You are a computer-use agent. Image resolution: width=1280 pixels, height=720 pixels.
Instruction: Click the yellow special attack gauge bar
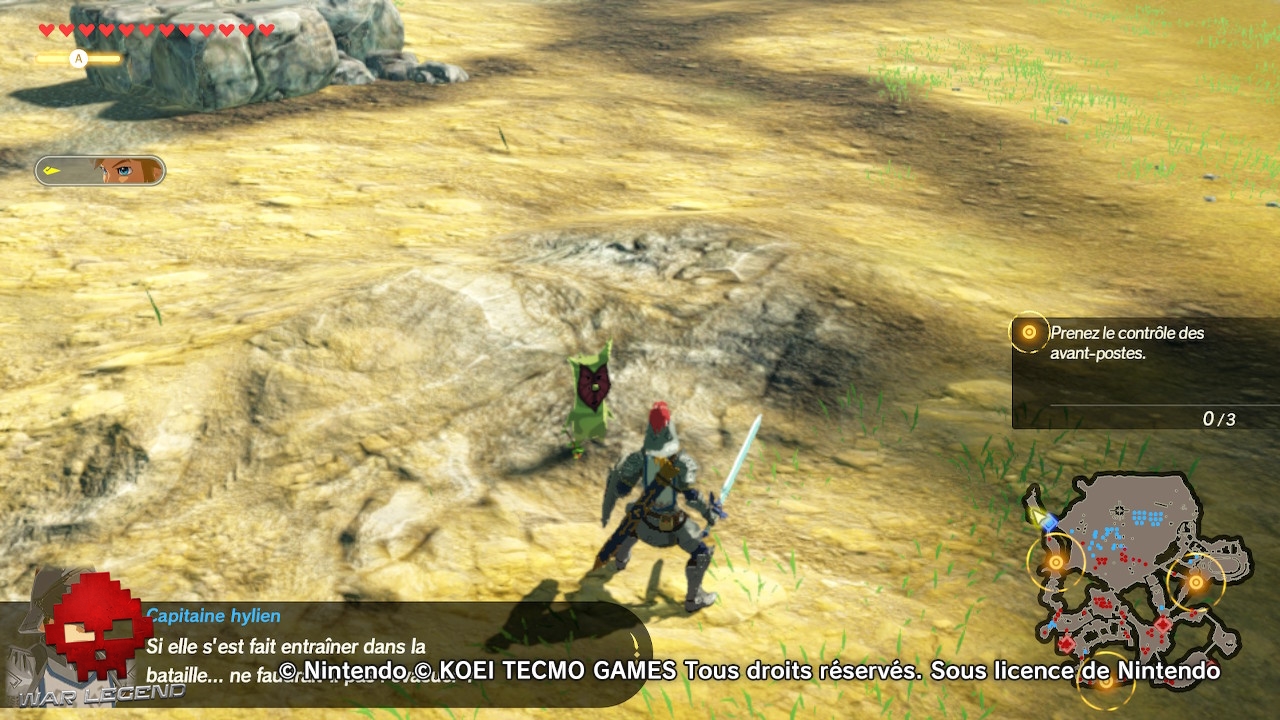pos(106,58)
